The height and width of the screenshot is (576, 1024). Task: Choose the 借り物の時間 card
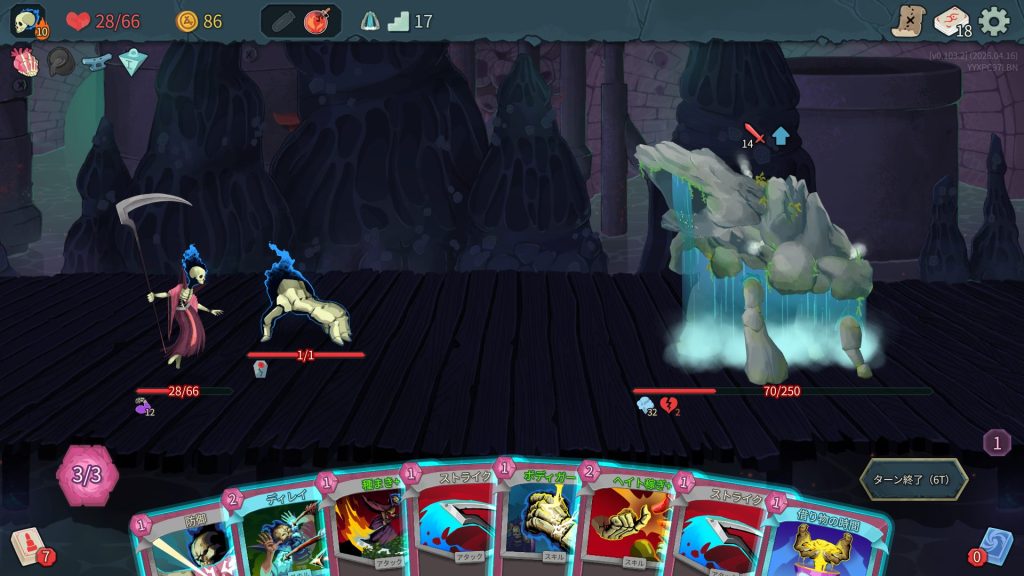pos(820,535)
